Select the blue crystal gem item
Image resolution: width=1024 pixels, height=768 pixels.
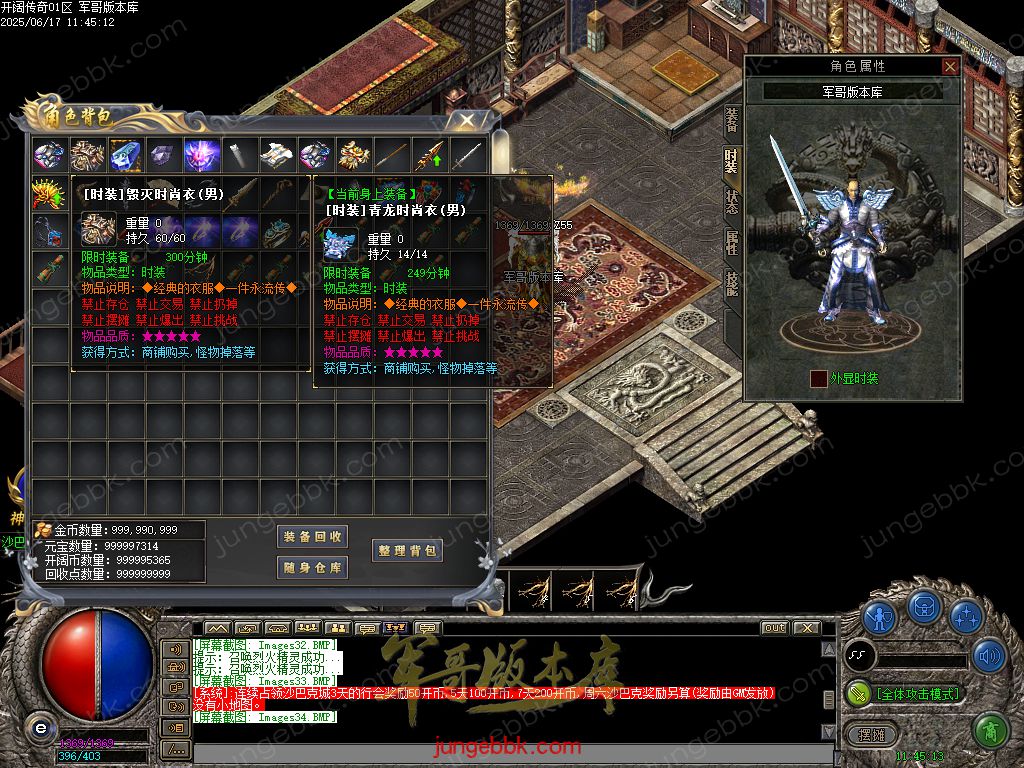pyautogui.click(x=125, y=156)
